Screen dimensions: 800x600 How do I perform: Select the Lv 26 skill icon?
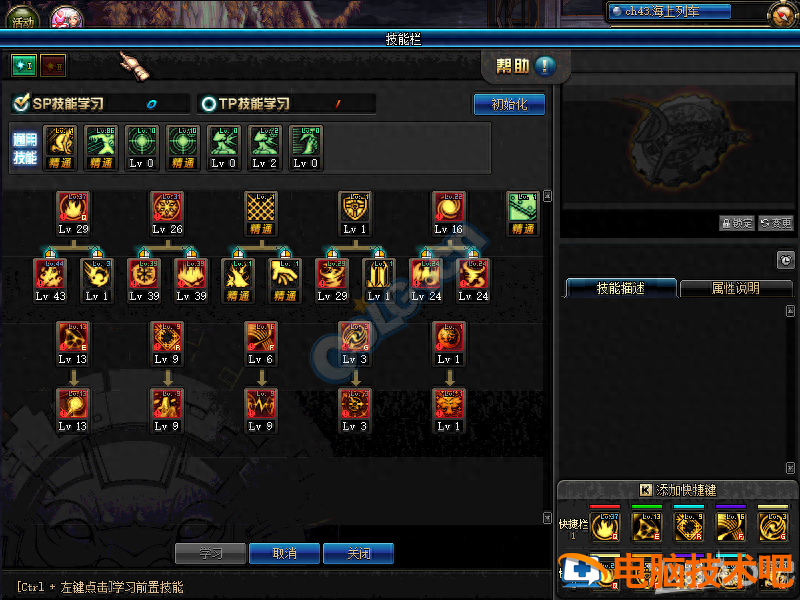(167, 208)
